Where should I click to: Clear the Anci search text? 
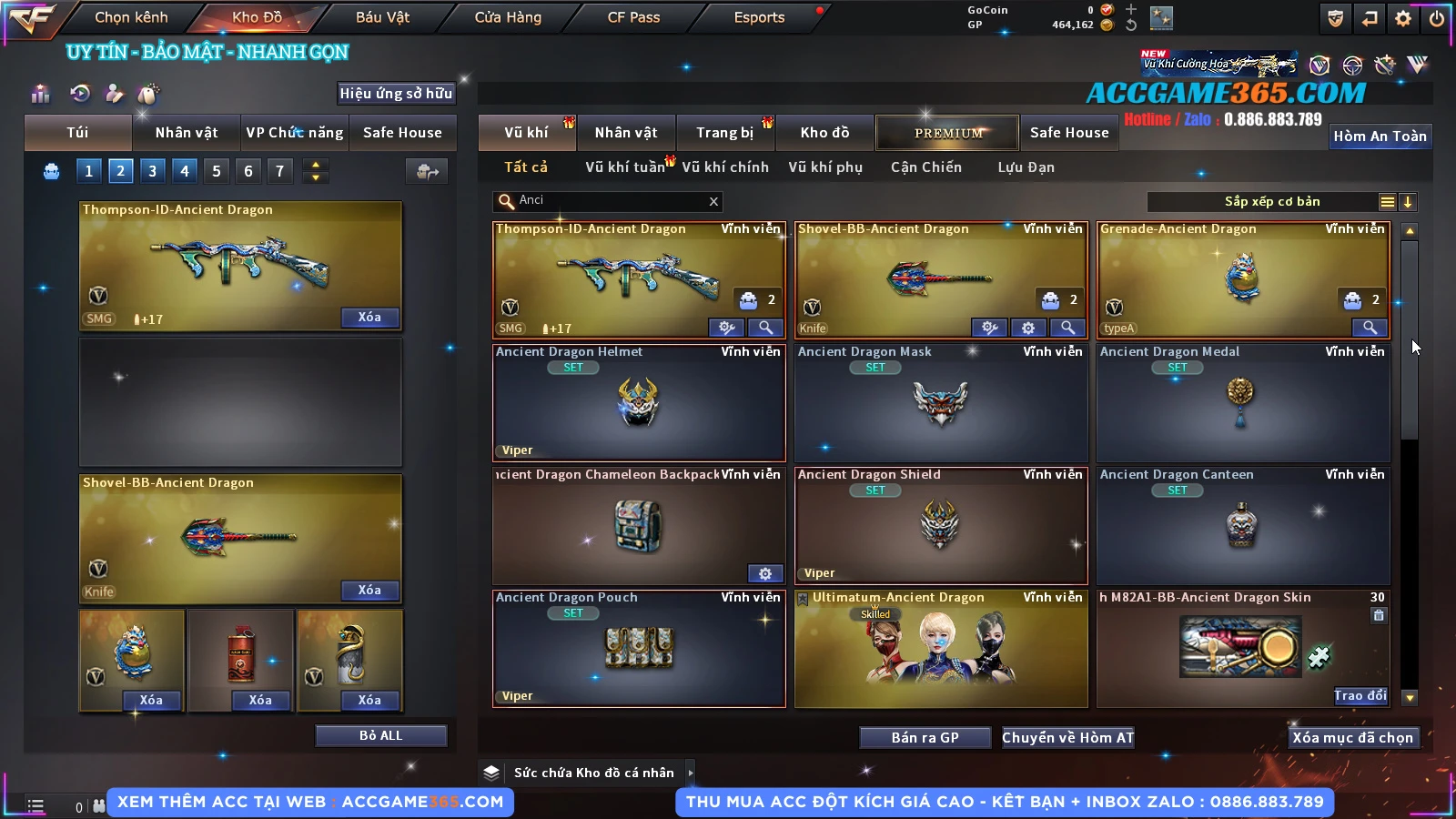pyautogui.click(x=713, y=201)
